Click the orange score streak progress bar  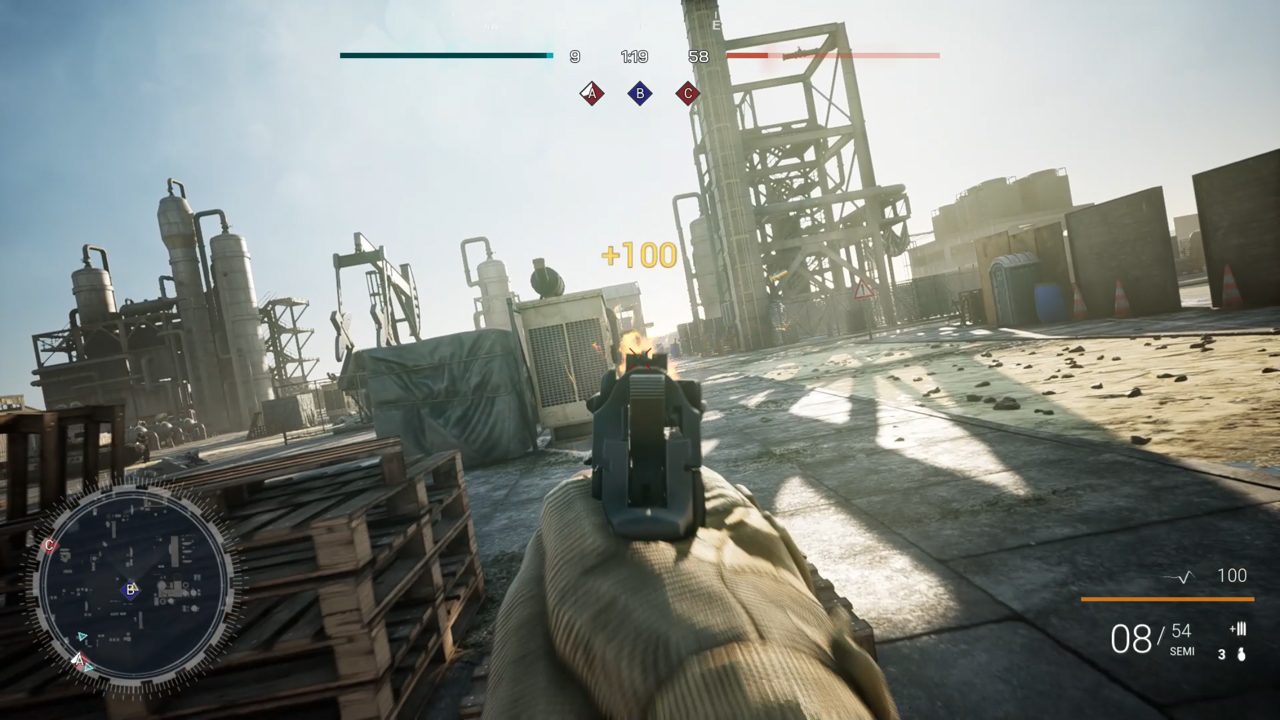pos(1167,599)
